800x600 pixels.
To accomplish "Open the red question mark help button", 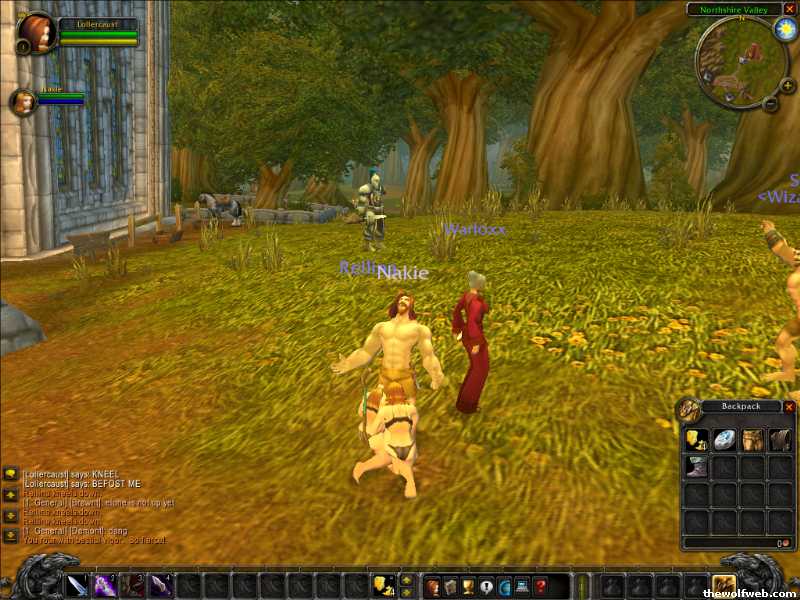I will (x=540, y=587).
